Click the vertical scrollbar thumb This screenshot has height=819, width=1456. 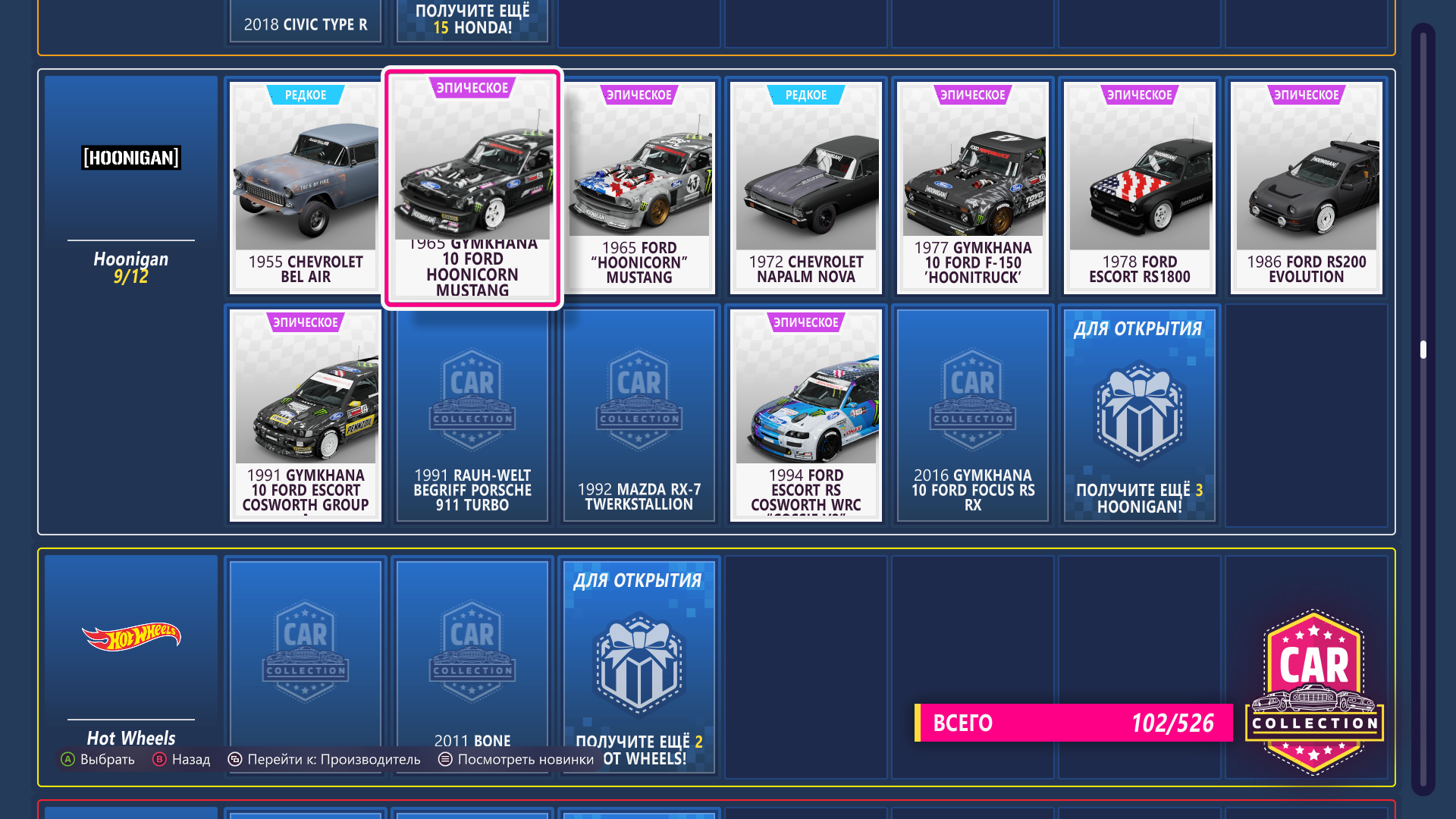(x=1423, y=350)
